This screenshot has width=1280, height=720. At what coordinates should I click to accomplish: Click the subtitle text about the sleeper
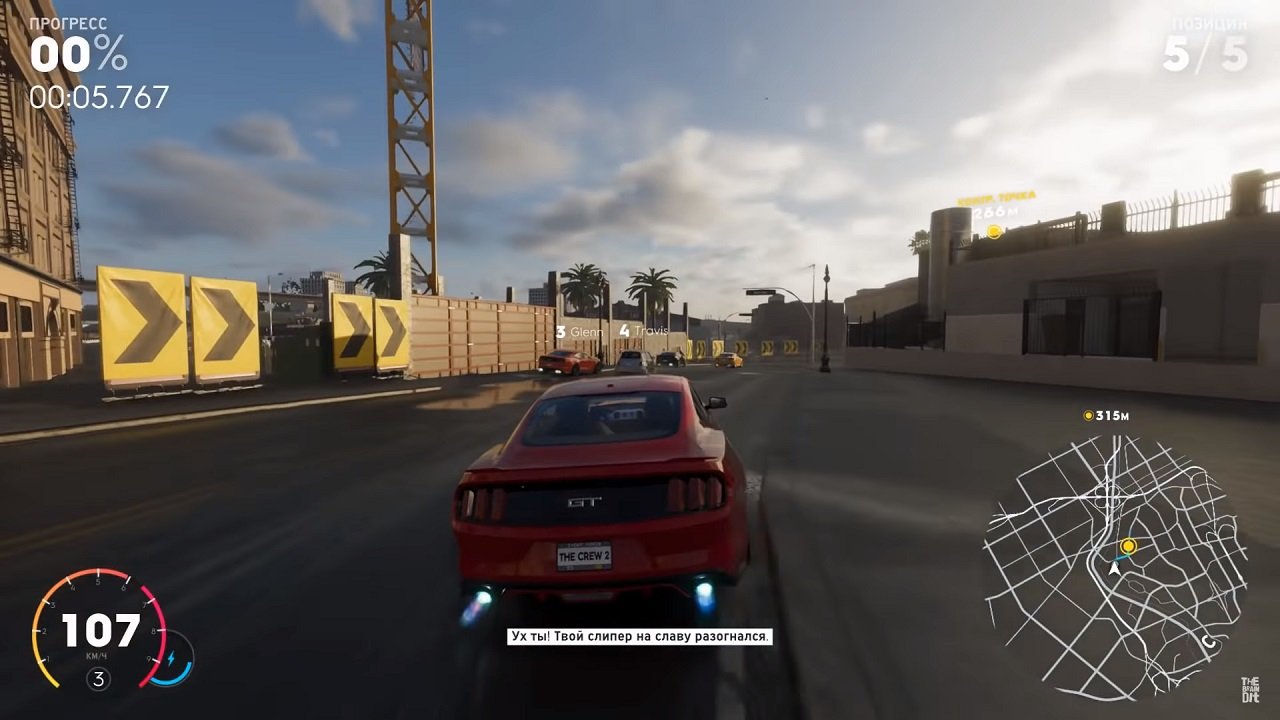coord(637,635)
